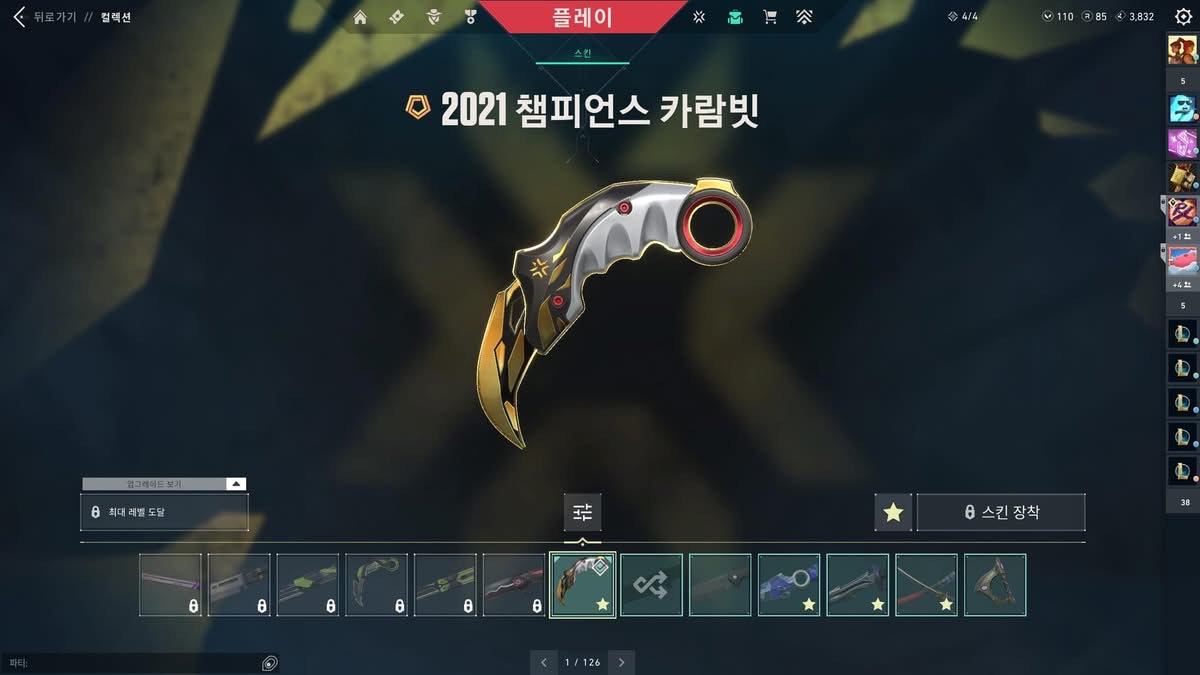This screenshot has width=1200, height=675.
Task: Go to the next skin page
Action: click(x=621, y=662)
